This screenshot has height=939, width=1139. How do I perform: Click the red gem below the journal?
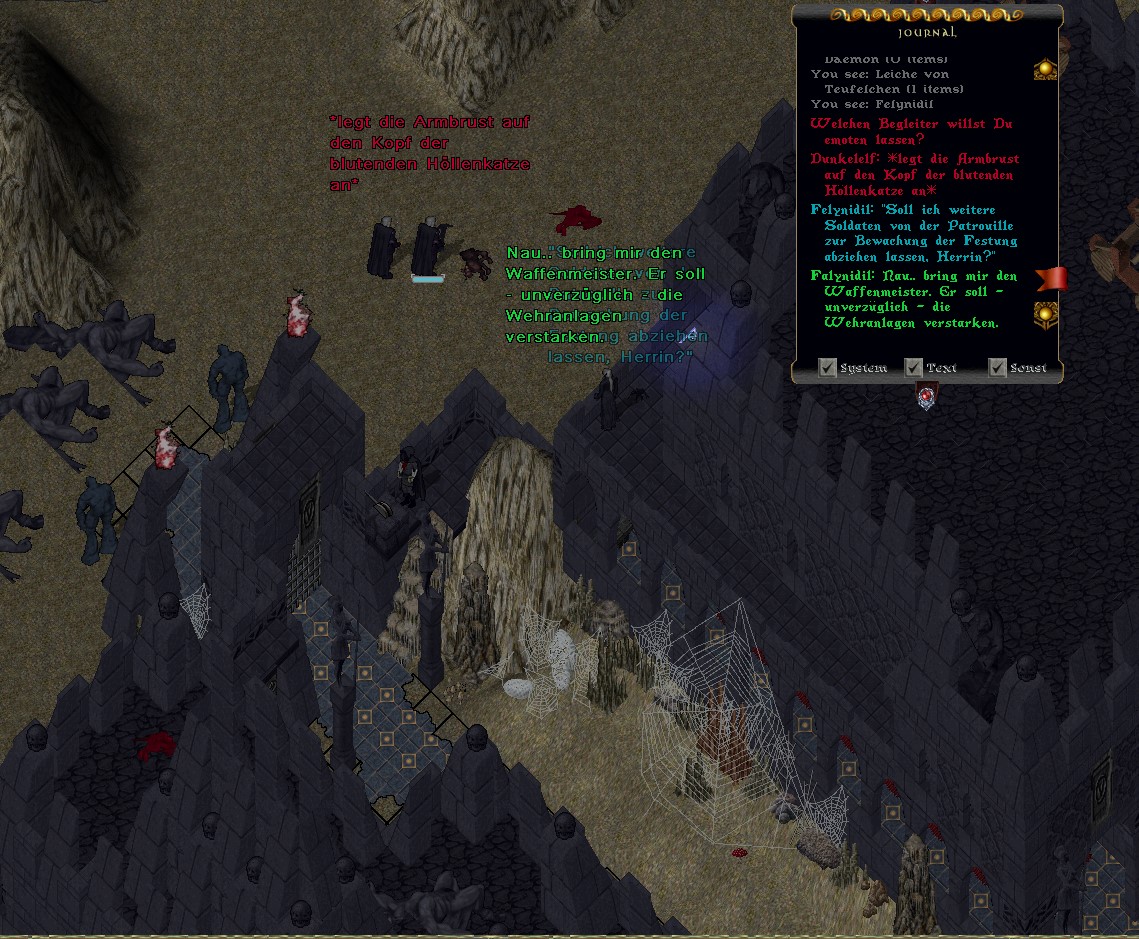(x=927, y=398)
